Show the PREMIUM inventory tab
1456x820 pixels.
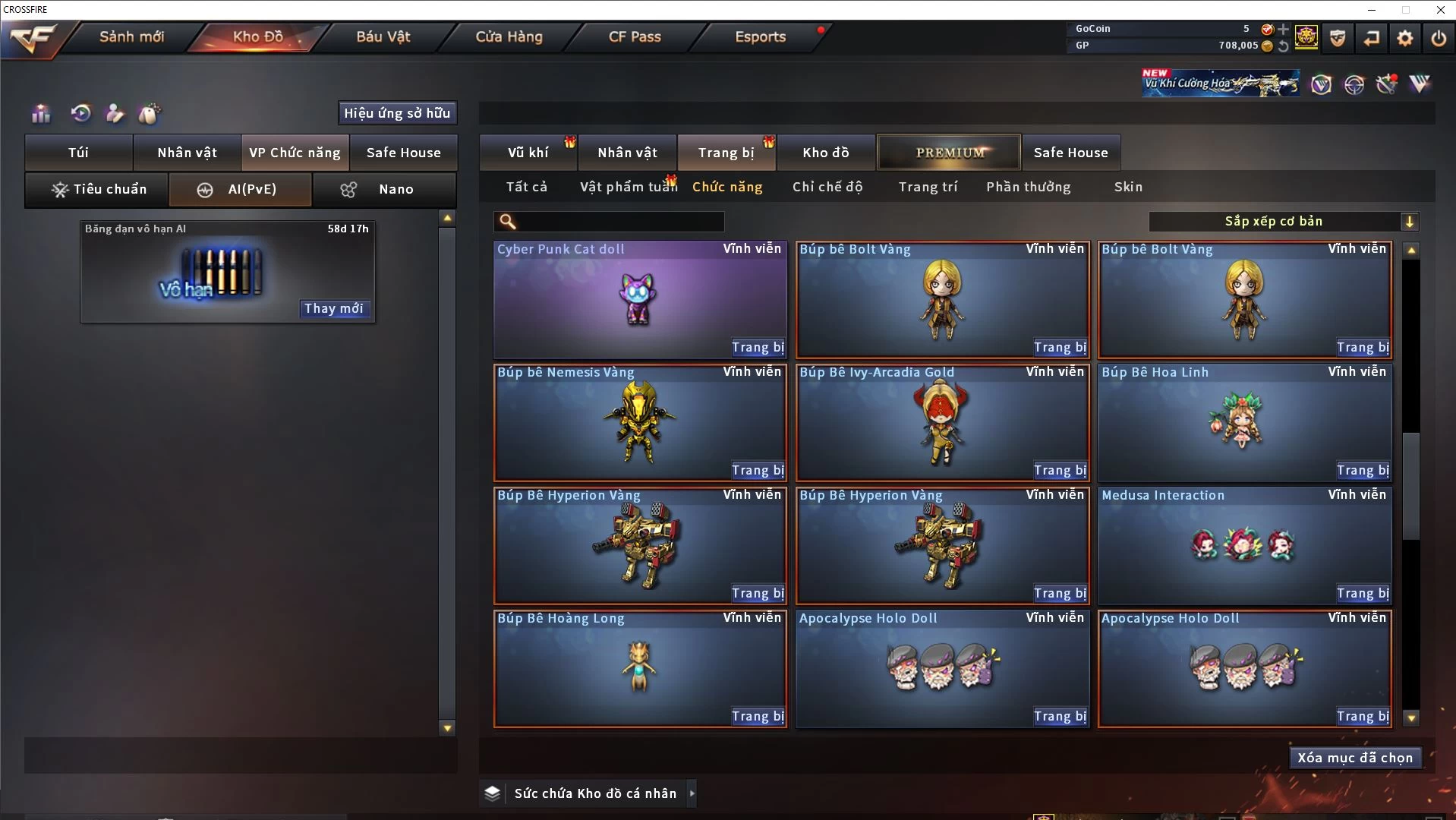949,153
